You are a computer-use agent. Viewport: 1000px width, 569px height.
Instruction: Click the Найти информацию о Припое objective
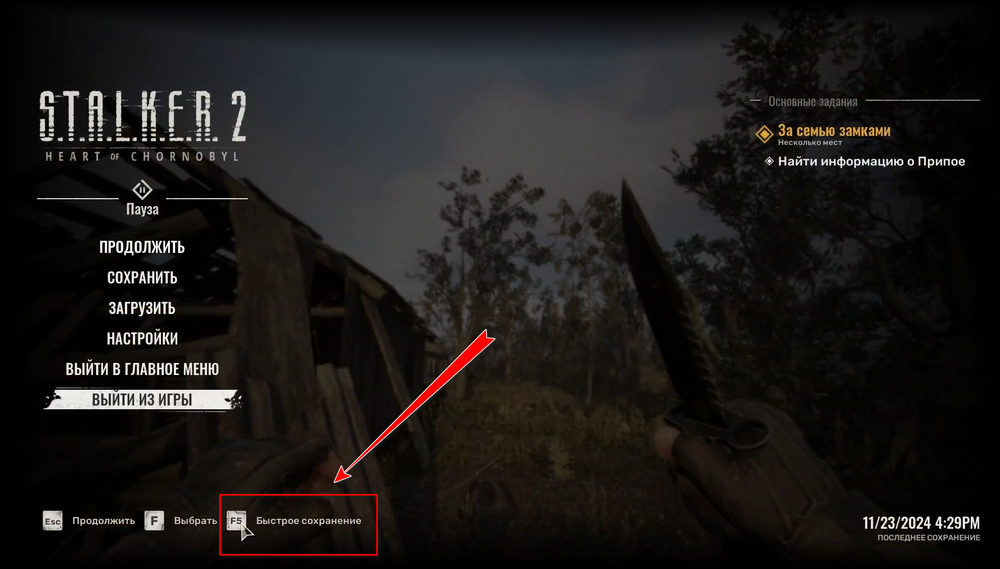(x=870, y=161)
